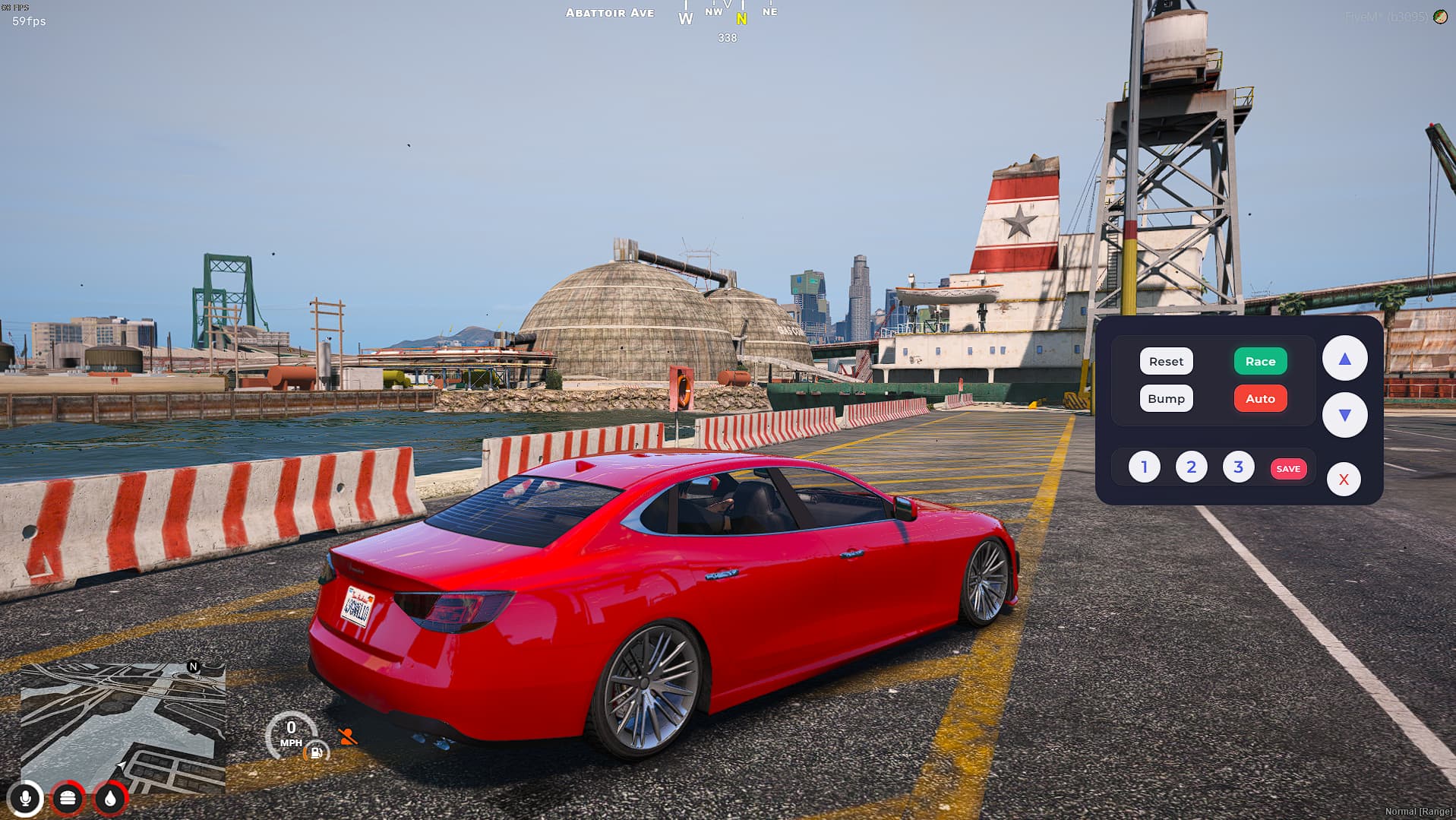The image size is (1456, 820).
Task: Save the current preset
Action: (1288, 469)
